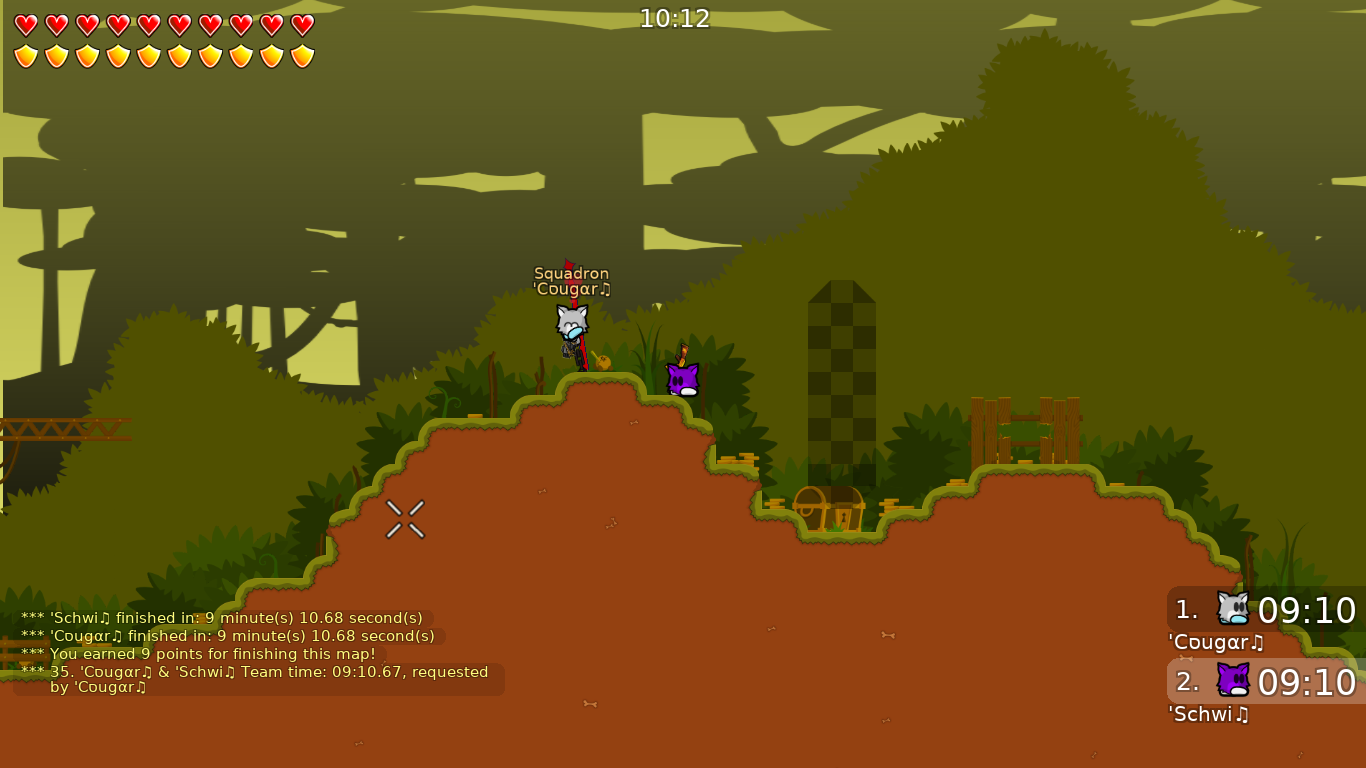Screen dimensions: 1366x768
Task: Select the checkered finish-line pillar
Action: pyautogui.click(x=840, y=380)
